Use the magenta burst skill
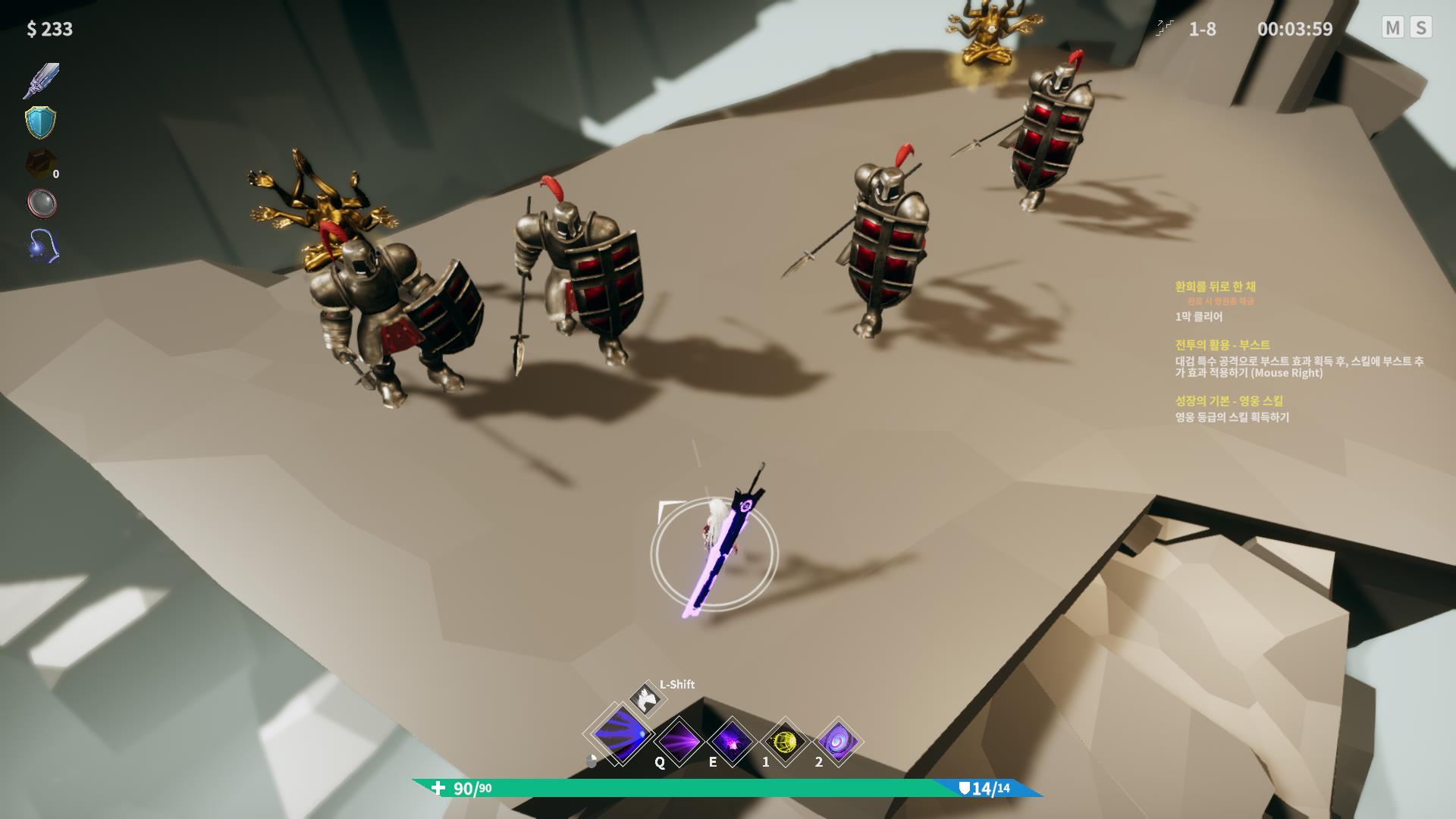 coord(732,741)
